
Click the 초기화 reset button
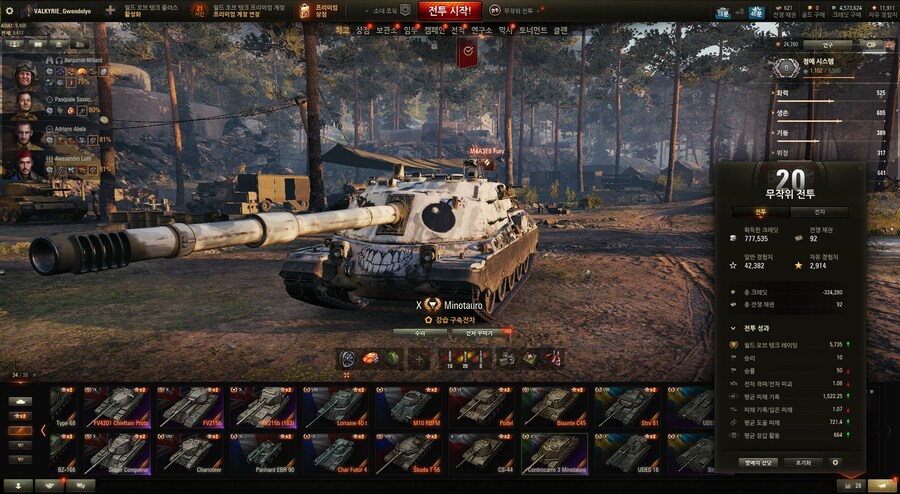802,463
